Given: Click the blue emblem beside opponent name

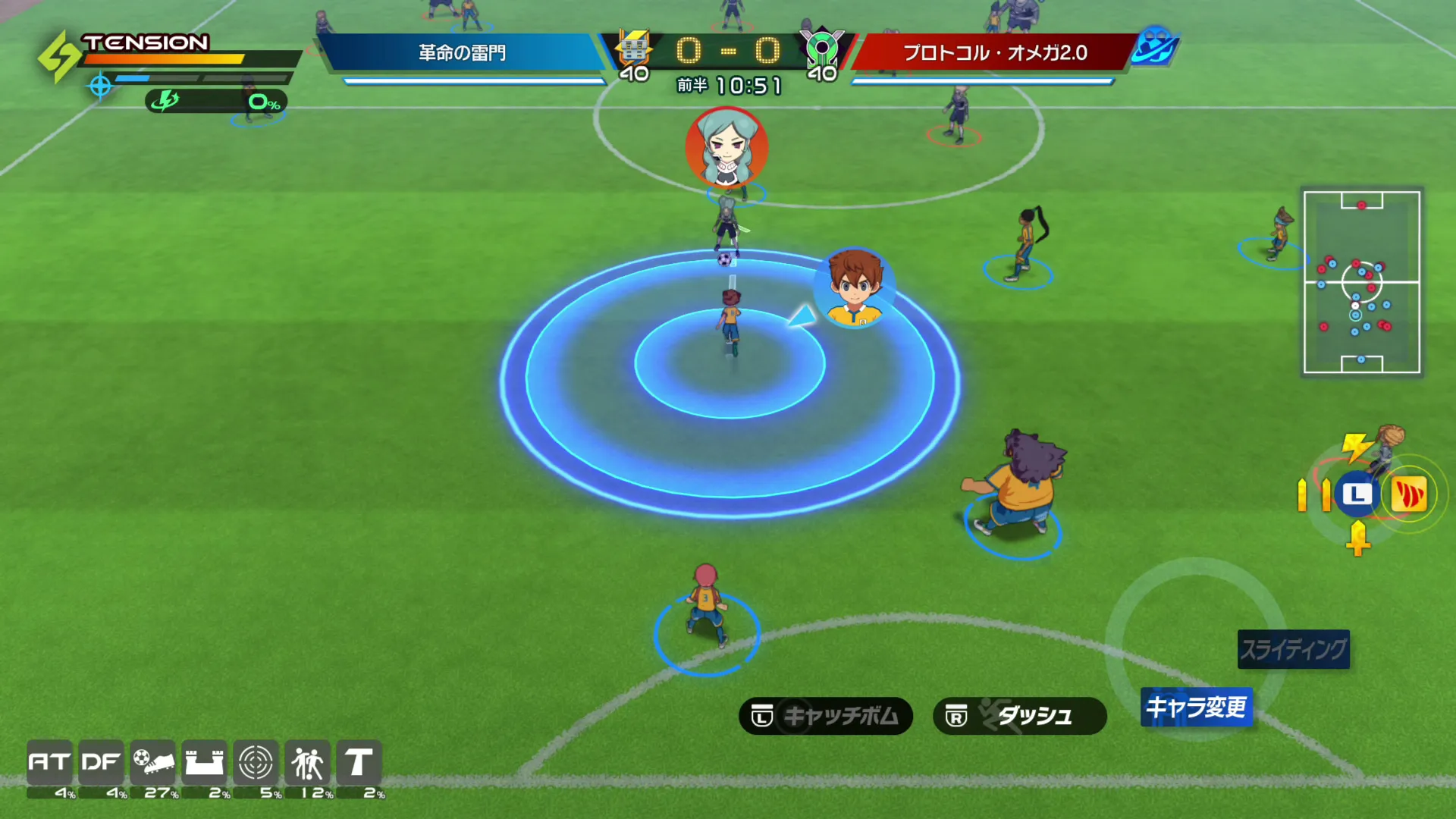Looking at the screenshot, I should coord(1154,45).
